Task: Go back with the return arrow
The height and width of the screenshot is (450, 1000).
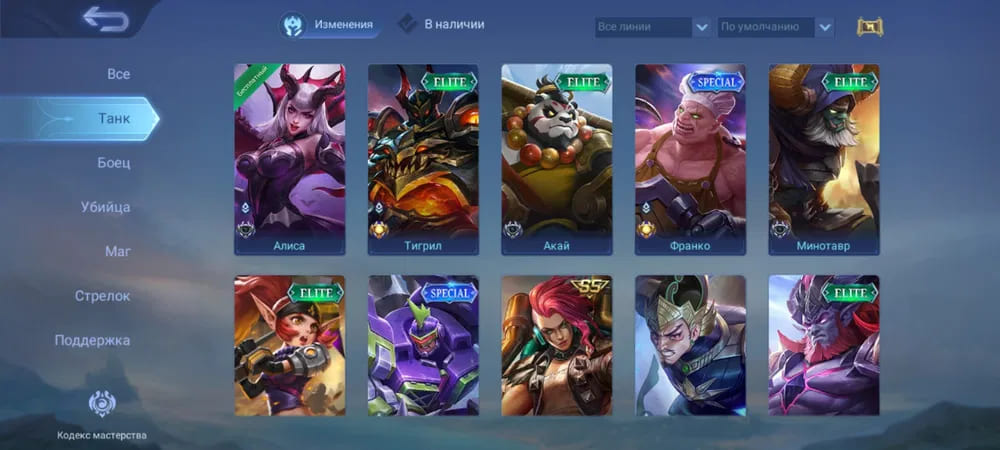Action: [x=105, y=19]
